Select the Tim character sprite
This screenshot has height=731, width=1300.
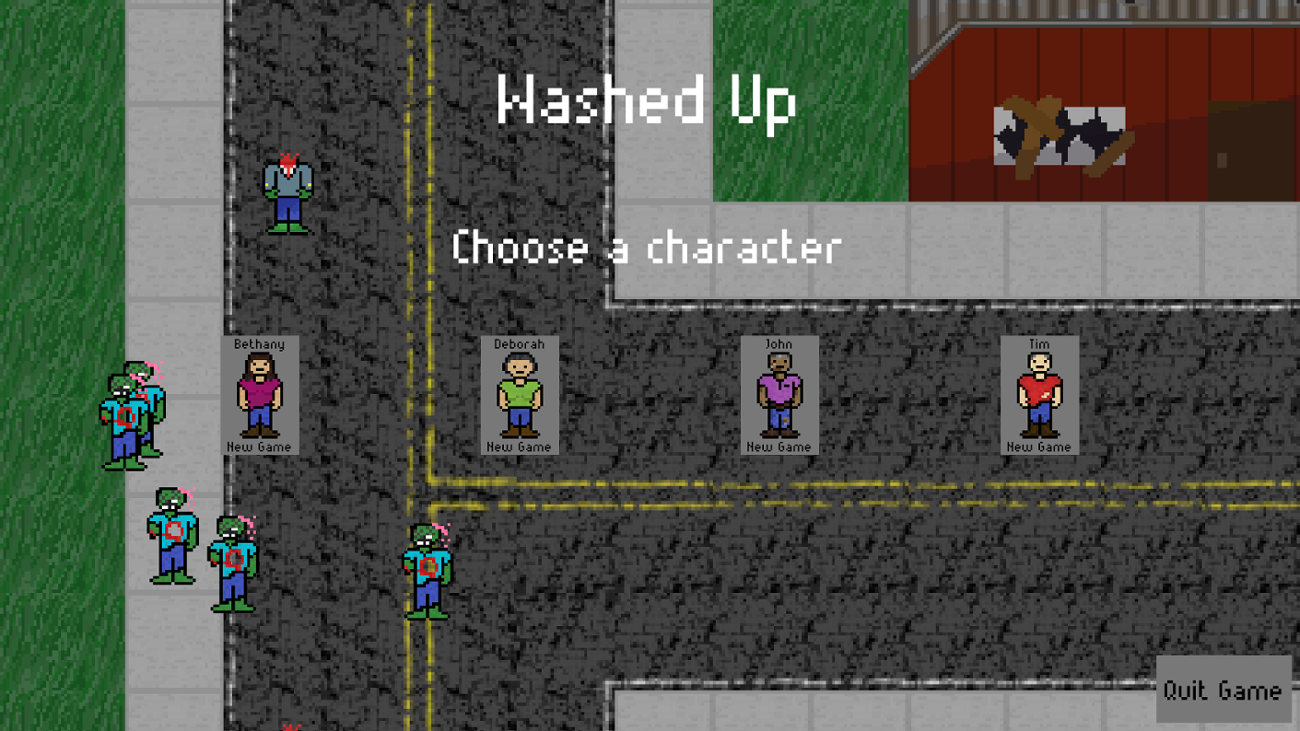tap(1040, 392)
